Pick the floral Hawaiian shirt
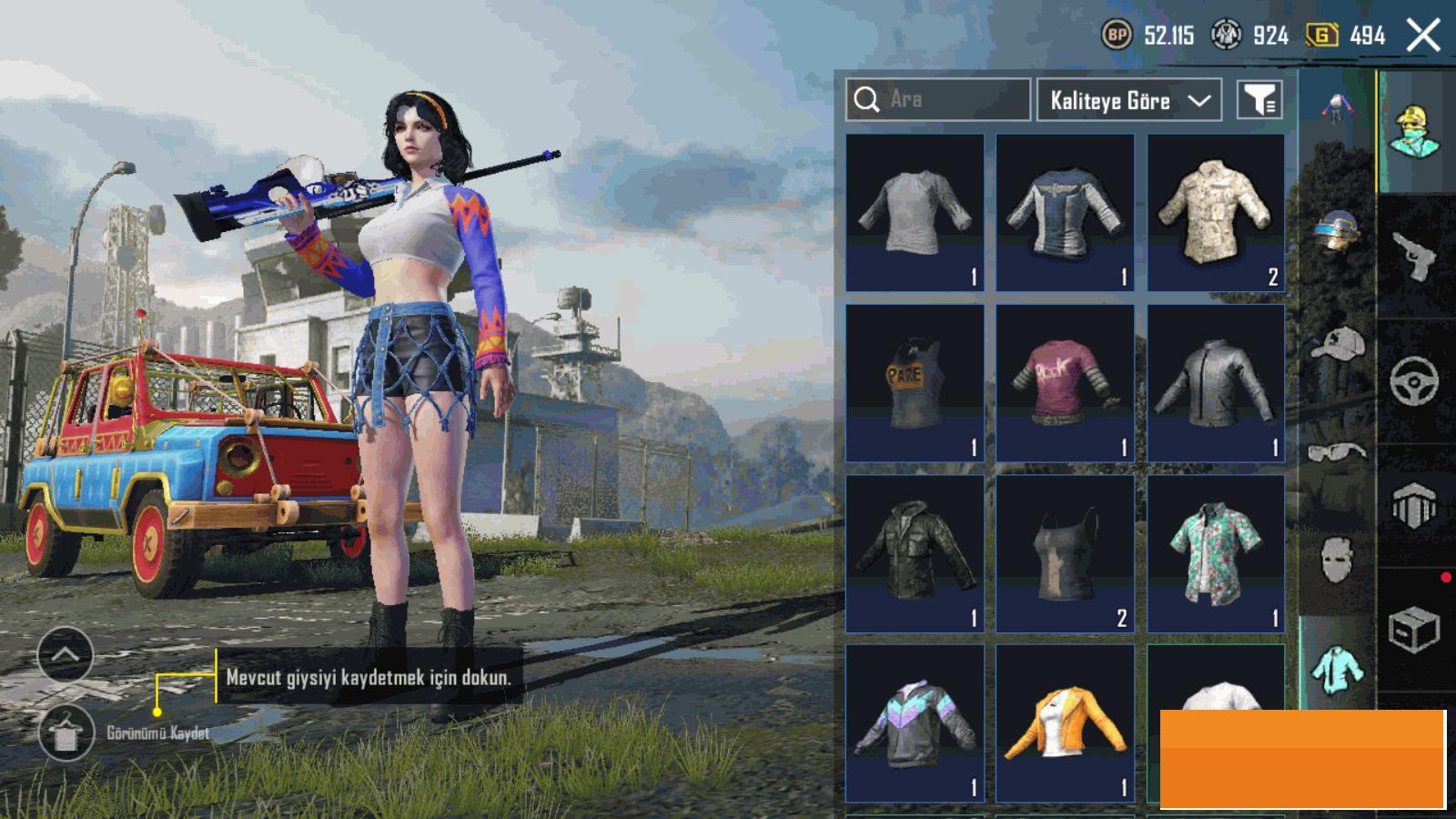 point(1216,553)
